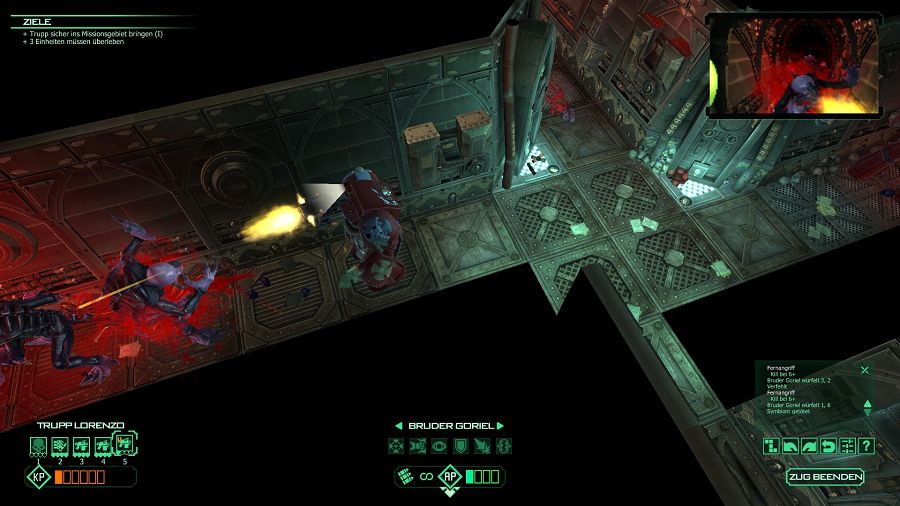Image resolution: width=900 pixels, height=506 pixels.
Task: Select squad member 1 with skull icon
Action: point(39,443)
